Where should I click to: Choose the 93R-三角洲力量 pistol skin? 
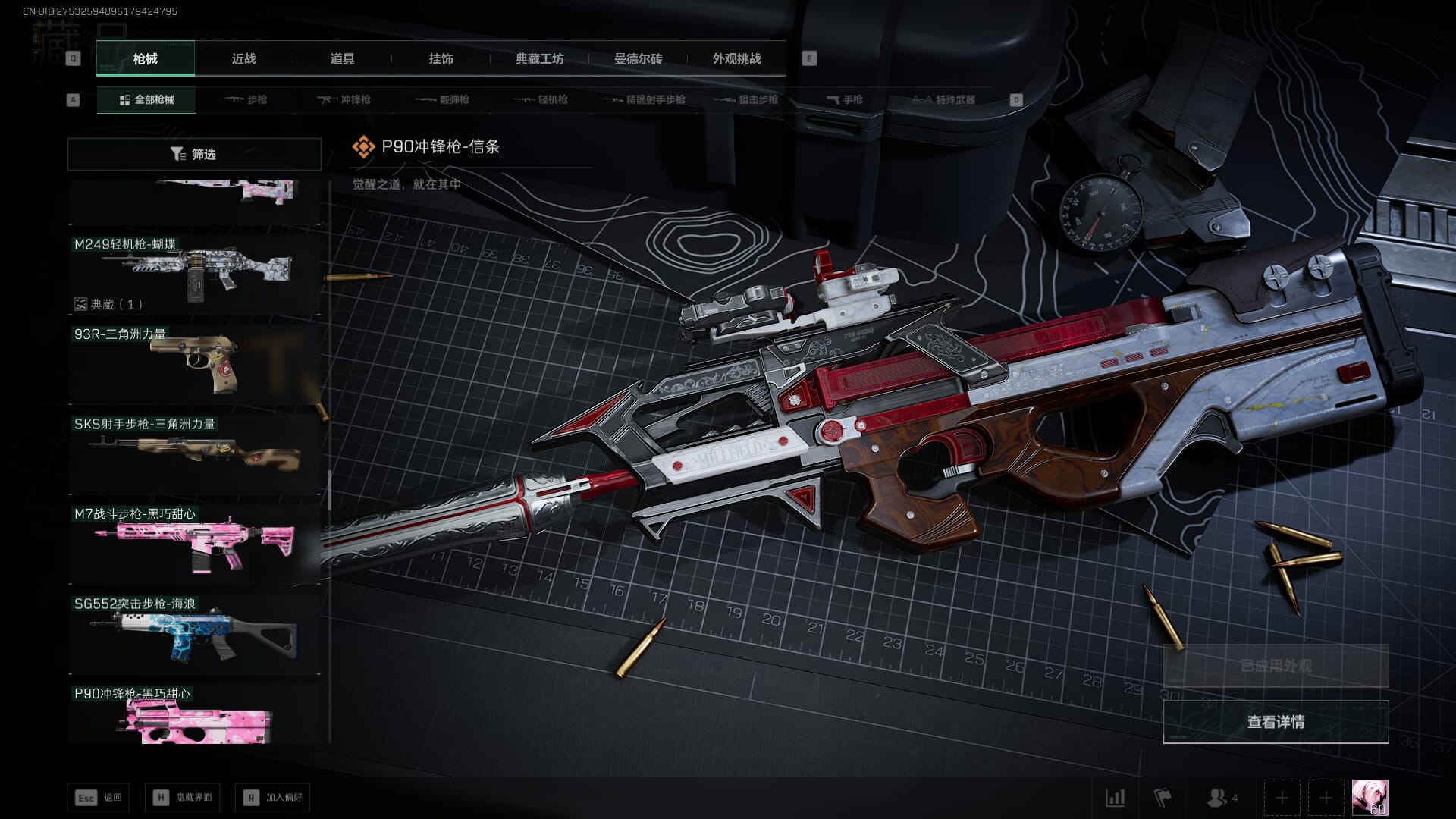coord(195,364)
